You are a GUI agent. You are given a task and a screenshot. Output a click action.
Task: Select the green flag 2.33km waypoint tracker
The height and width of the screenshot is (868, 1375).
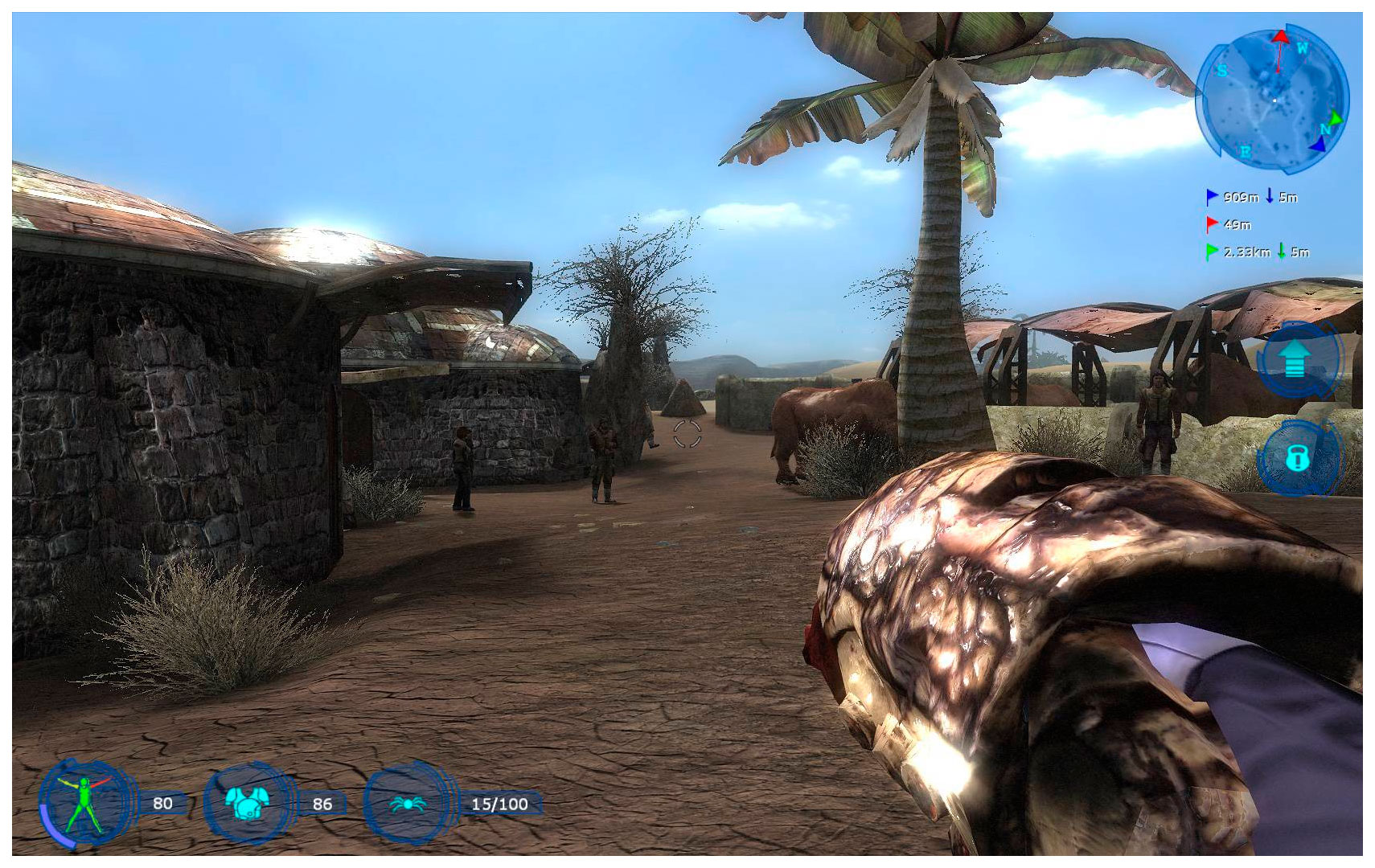1257,252
